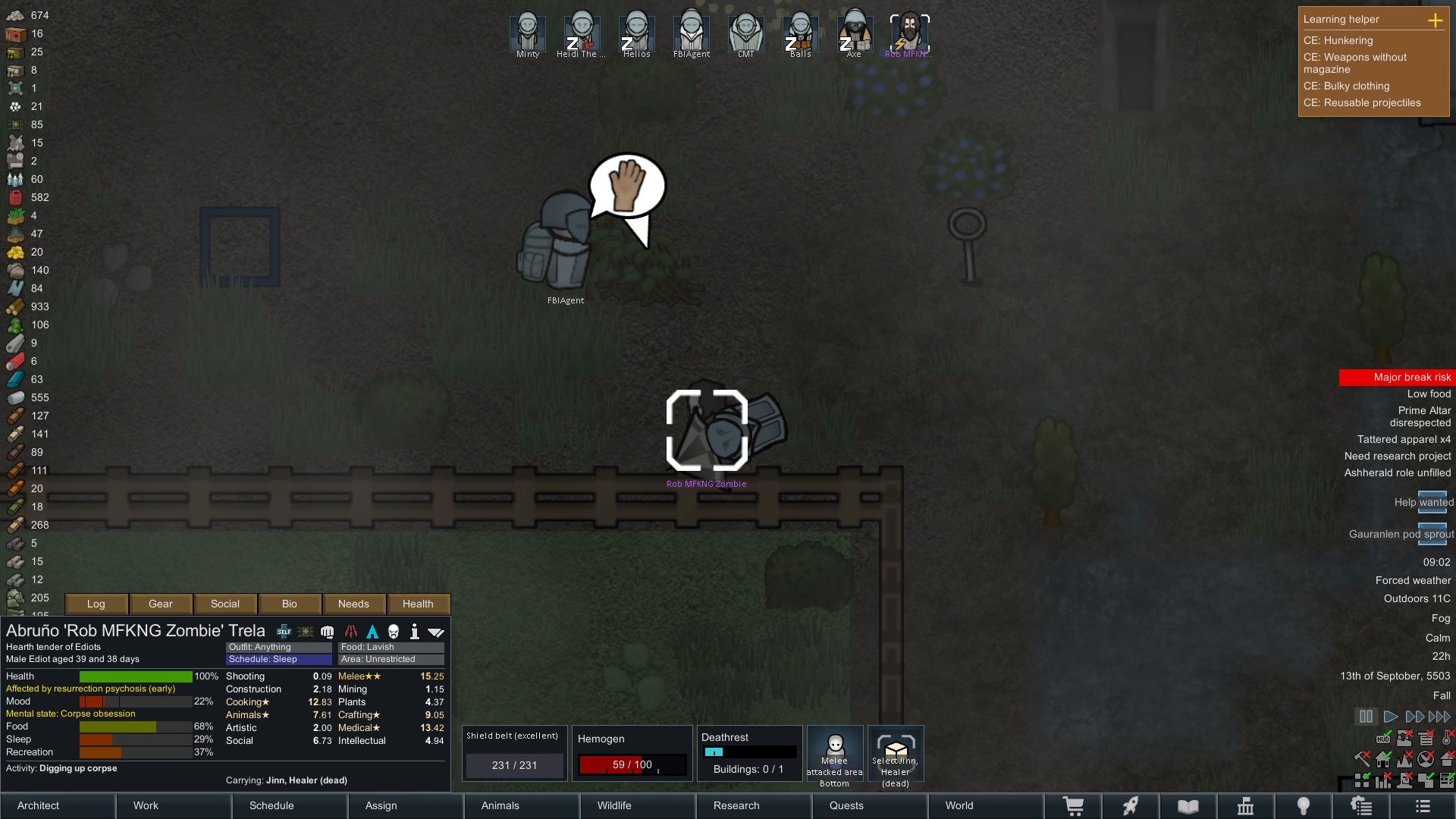Toggle the HUD overlay off
This screenshot has width=1456, height=819.
point(1383,739)
